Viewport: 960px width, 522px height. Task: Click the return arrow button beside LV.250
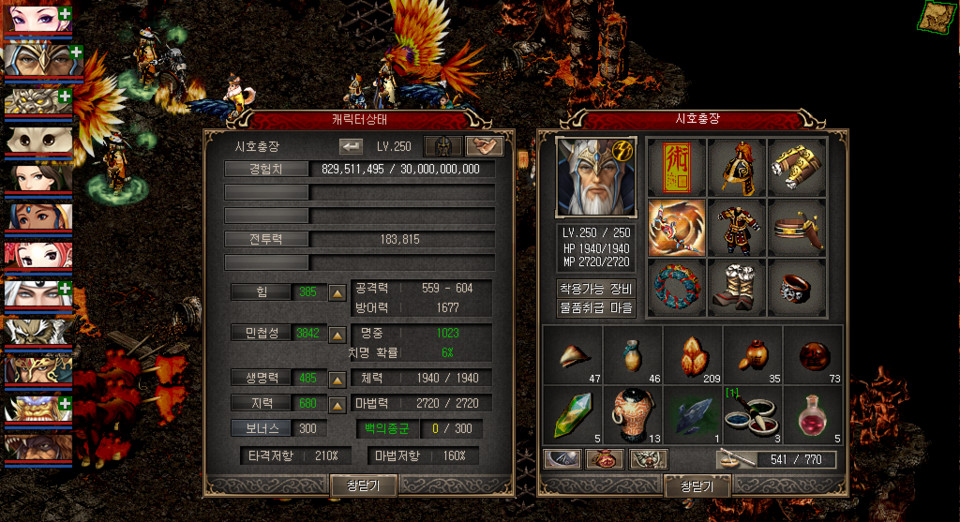click(x=351, y=146)
